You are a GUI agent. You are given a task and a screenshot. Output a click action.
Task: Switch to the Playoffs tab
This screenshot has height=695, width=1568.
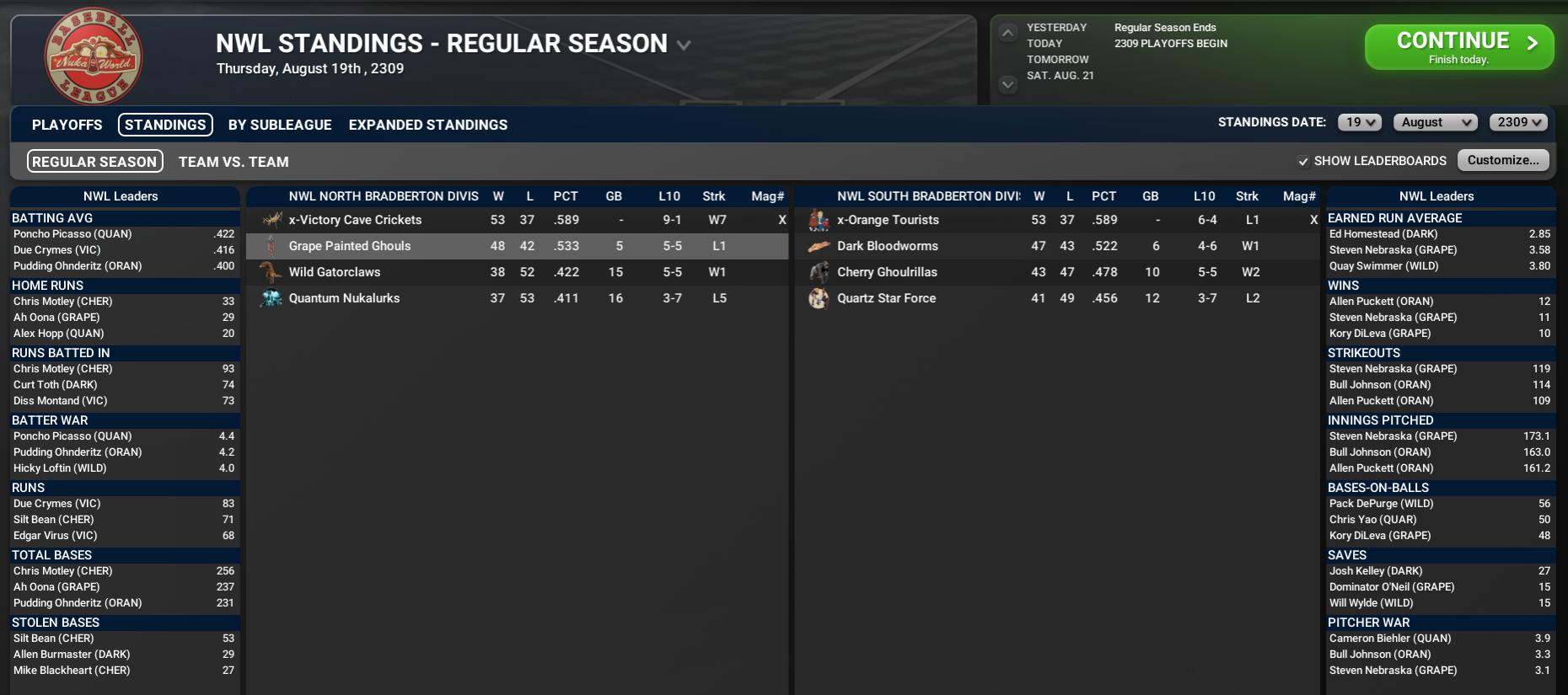coord(67,125)
